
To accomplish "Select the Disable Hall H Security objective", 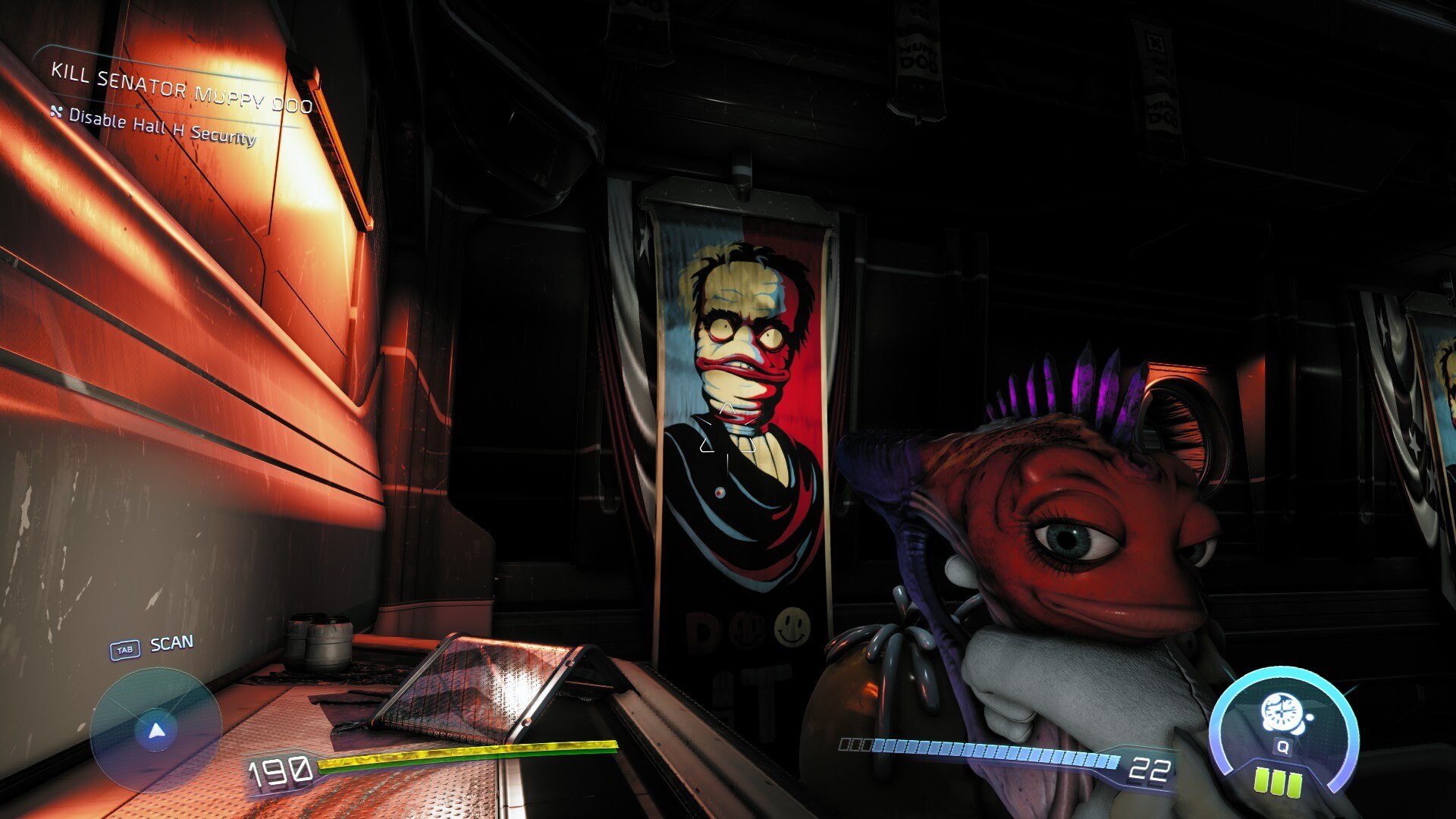I will (x=162, y=127).
